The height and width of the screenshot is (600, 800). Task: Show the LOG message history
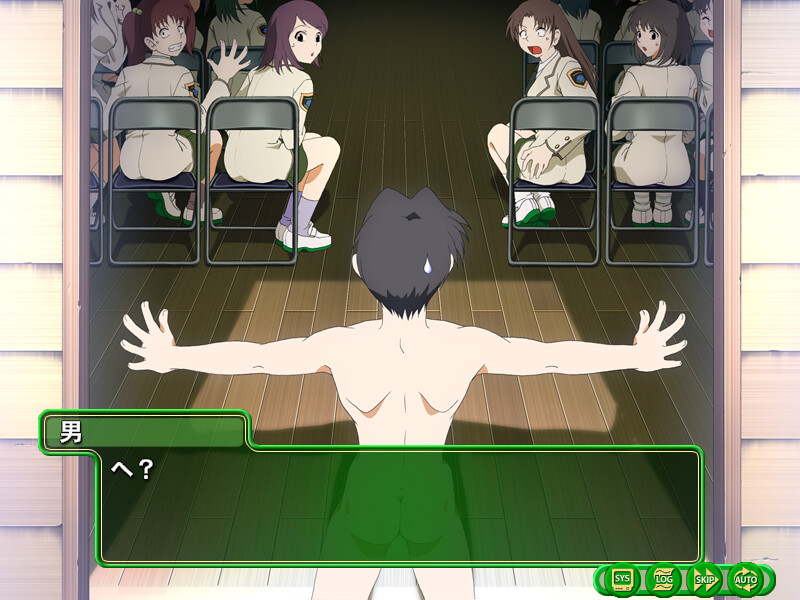[664, 579]
